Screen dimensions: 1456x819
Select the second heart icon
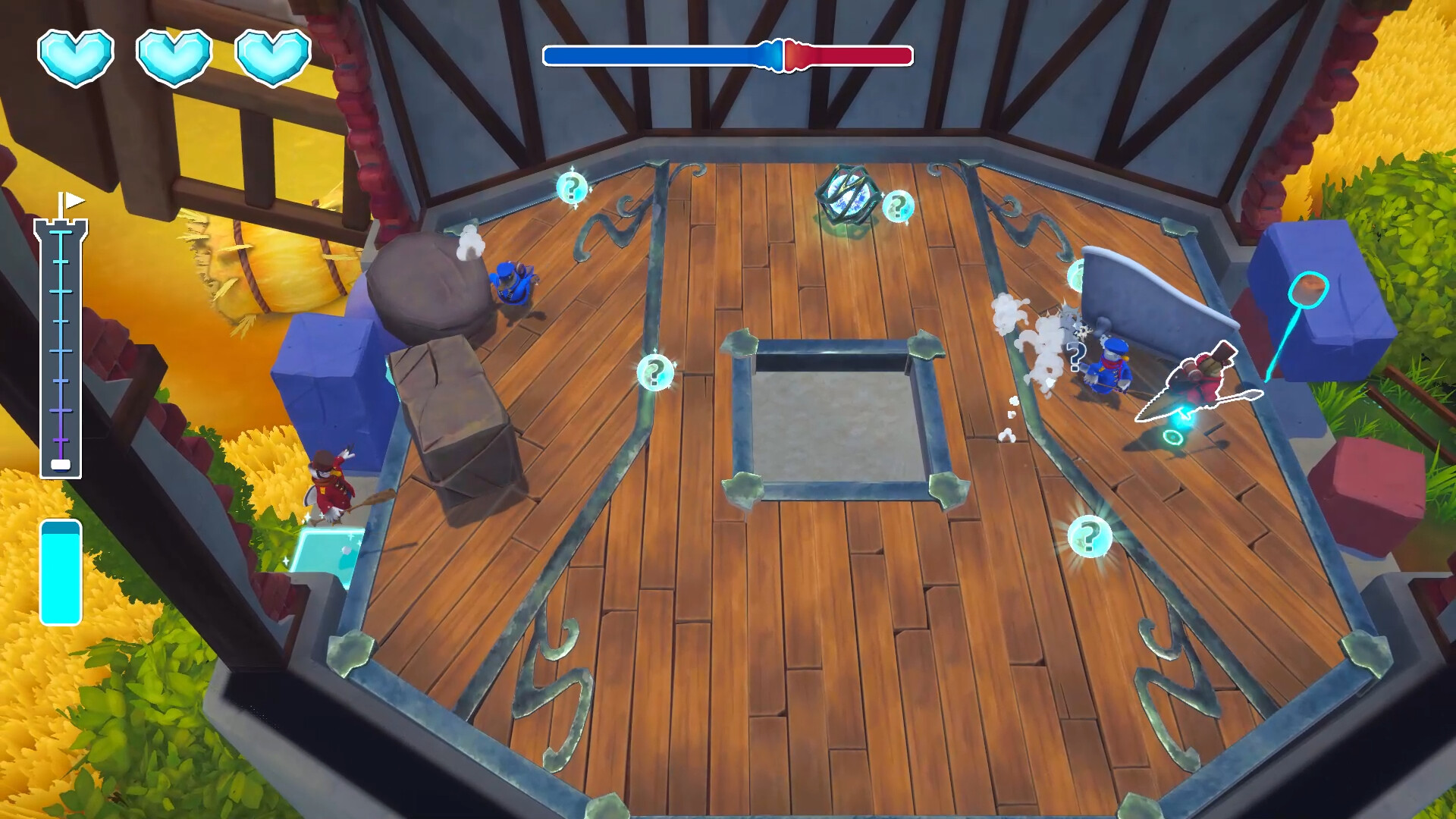tap(171, 57)
